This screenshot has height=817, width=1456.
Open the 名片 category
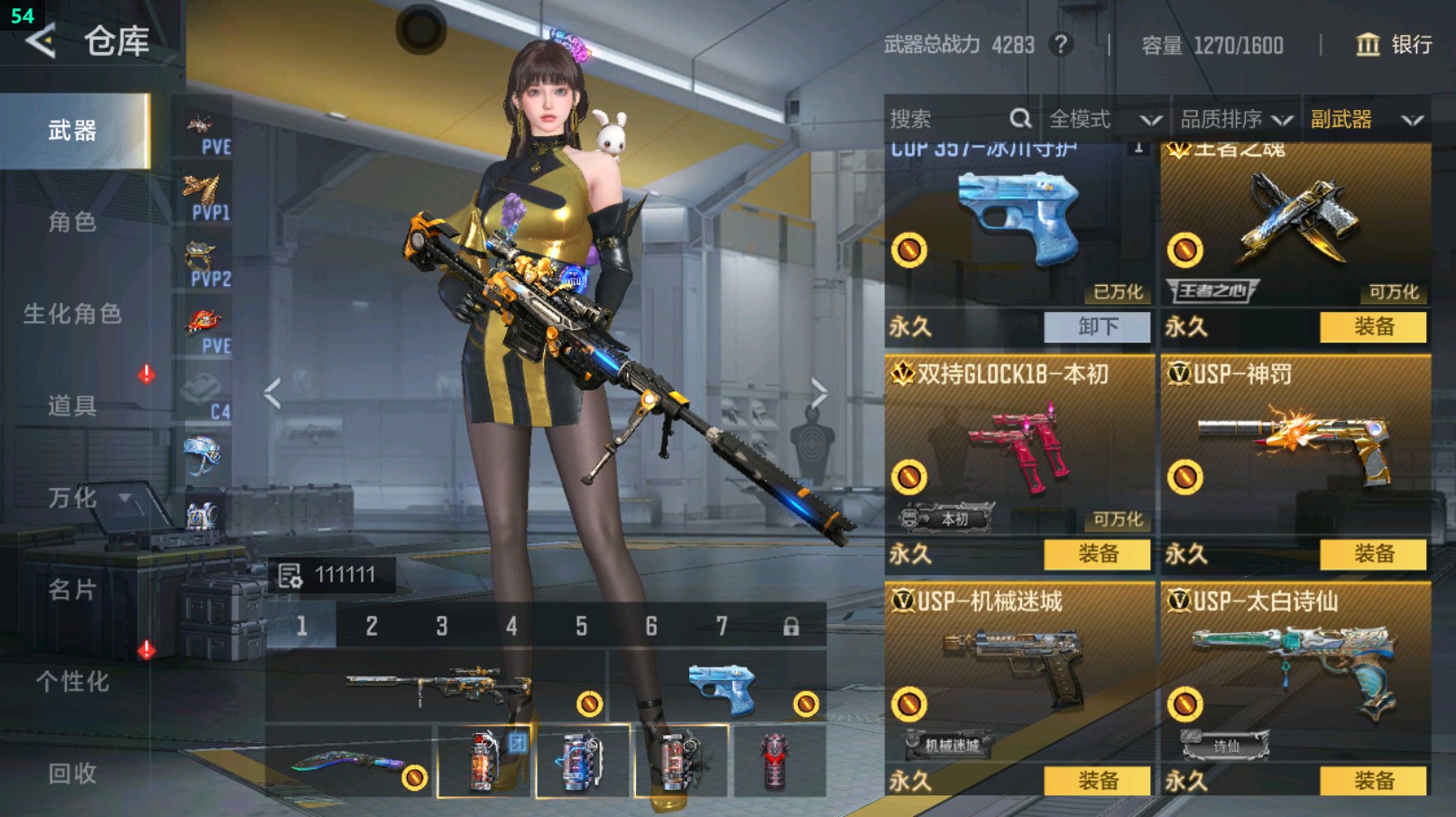tap(72, 590)
